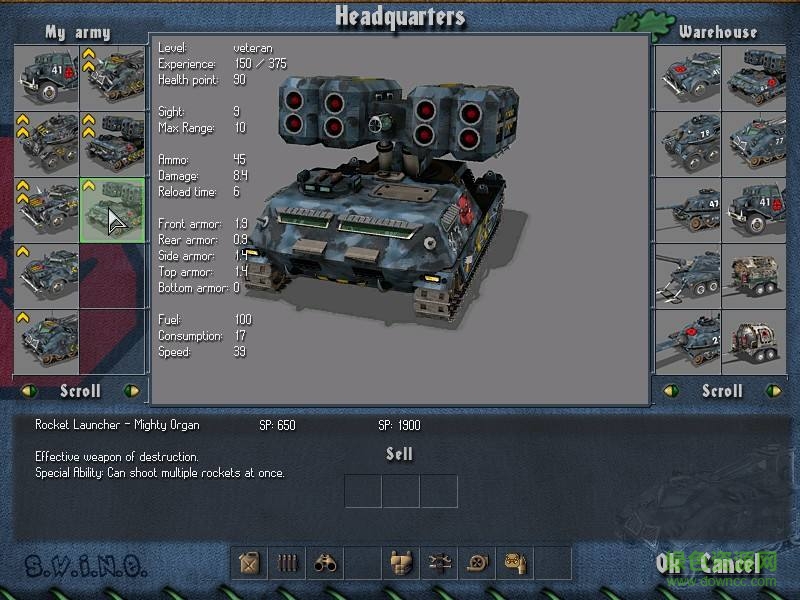Select the highlighted rocket launcher in My army

pyautogui.click(x=112, y=211)
